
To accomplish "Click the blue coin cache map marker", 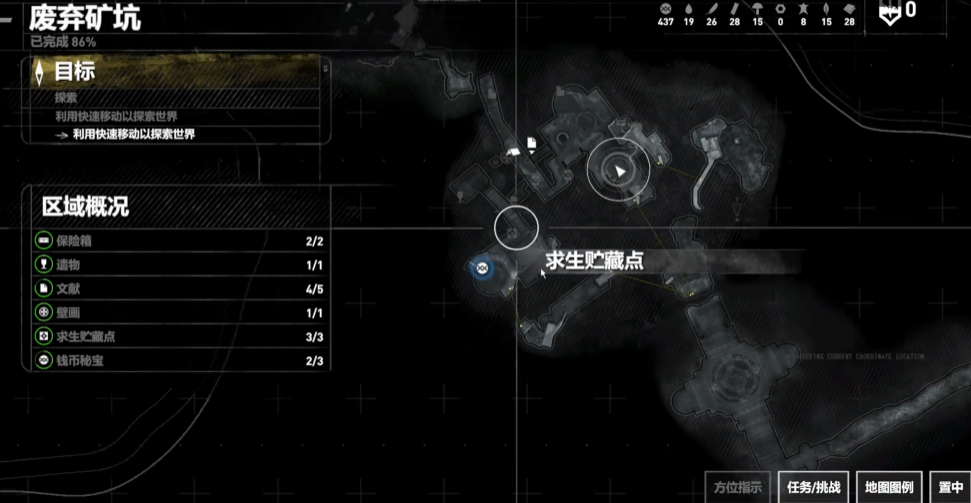I will pyautogui.click(x=482, y=267).
